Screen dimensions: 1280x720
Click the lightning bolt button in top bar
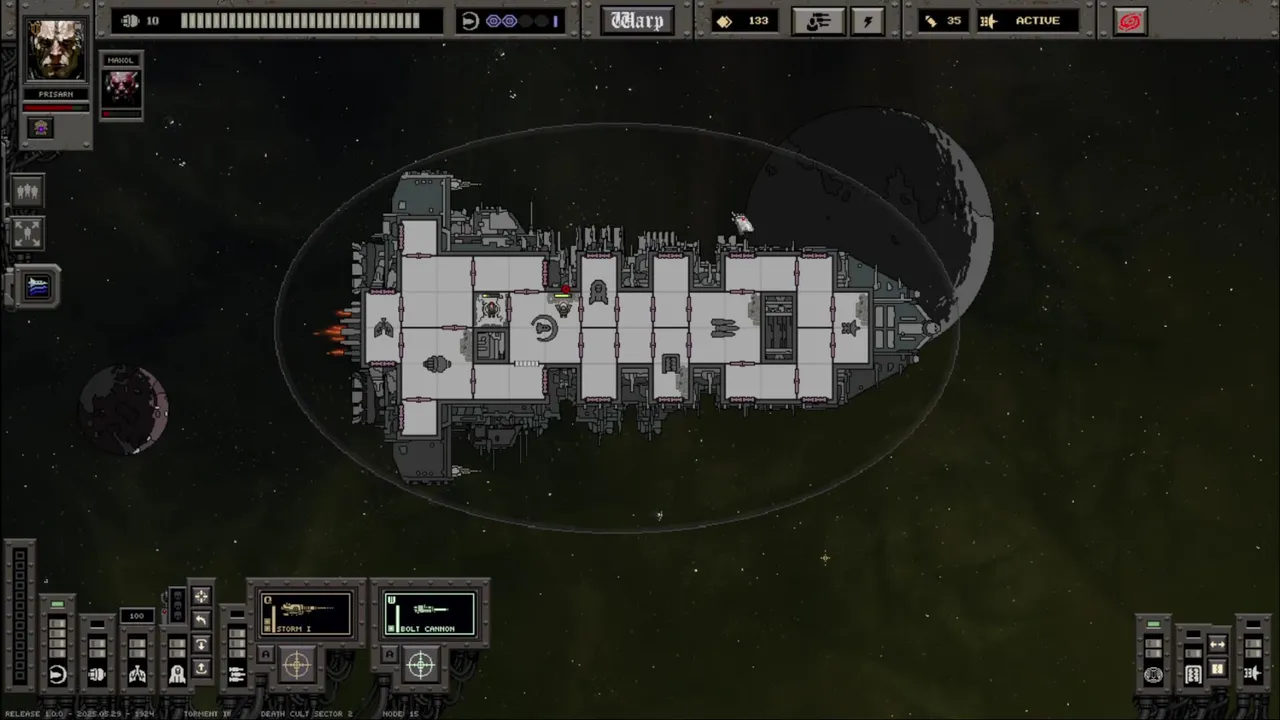tap(867, 21)
